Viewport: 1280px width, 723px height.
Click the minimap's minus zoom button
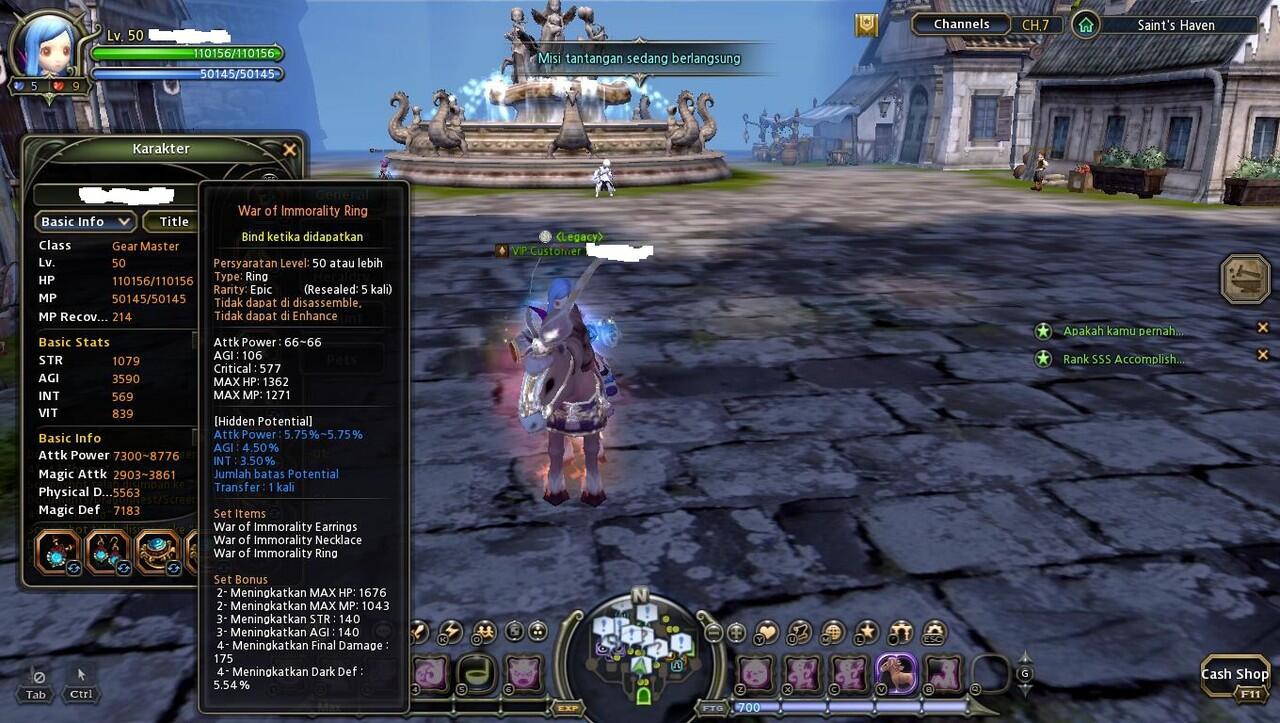713,633
